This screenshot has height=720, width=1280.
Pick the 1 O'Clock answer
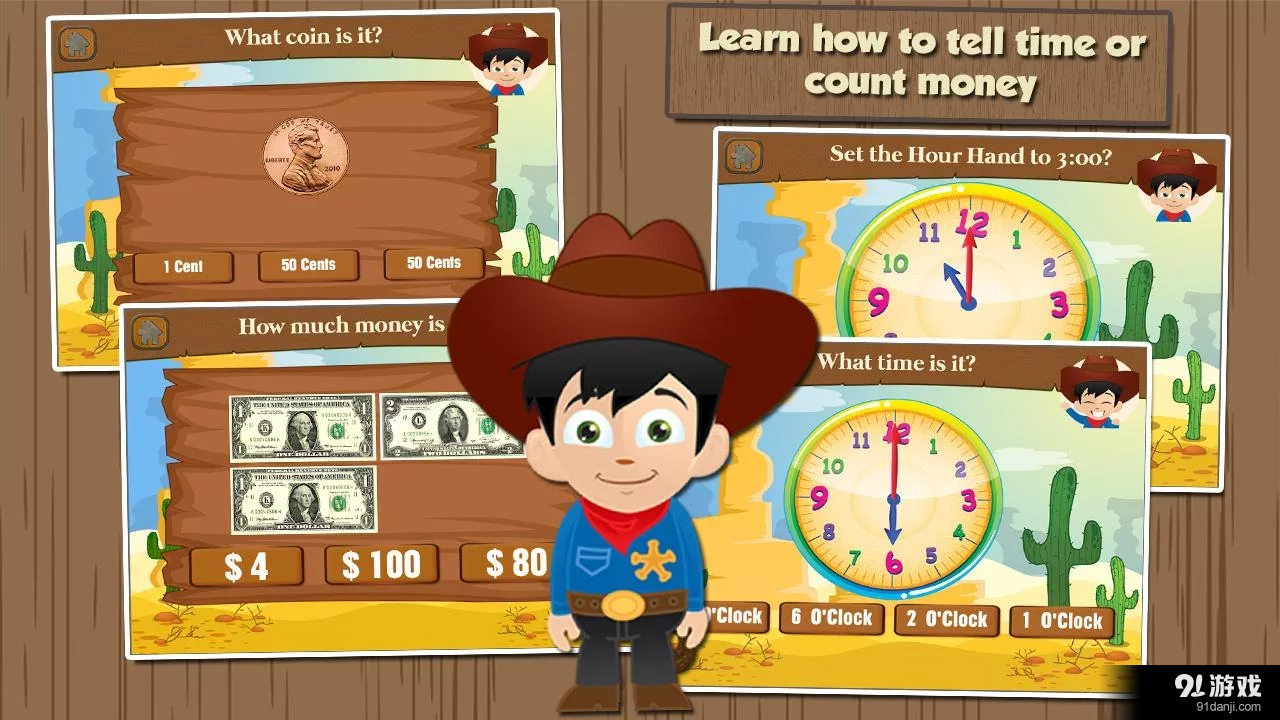coord(1061,621)
